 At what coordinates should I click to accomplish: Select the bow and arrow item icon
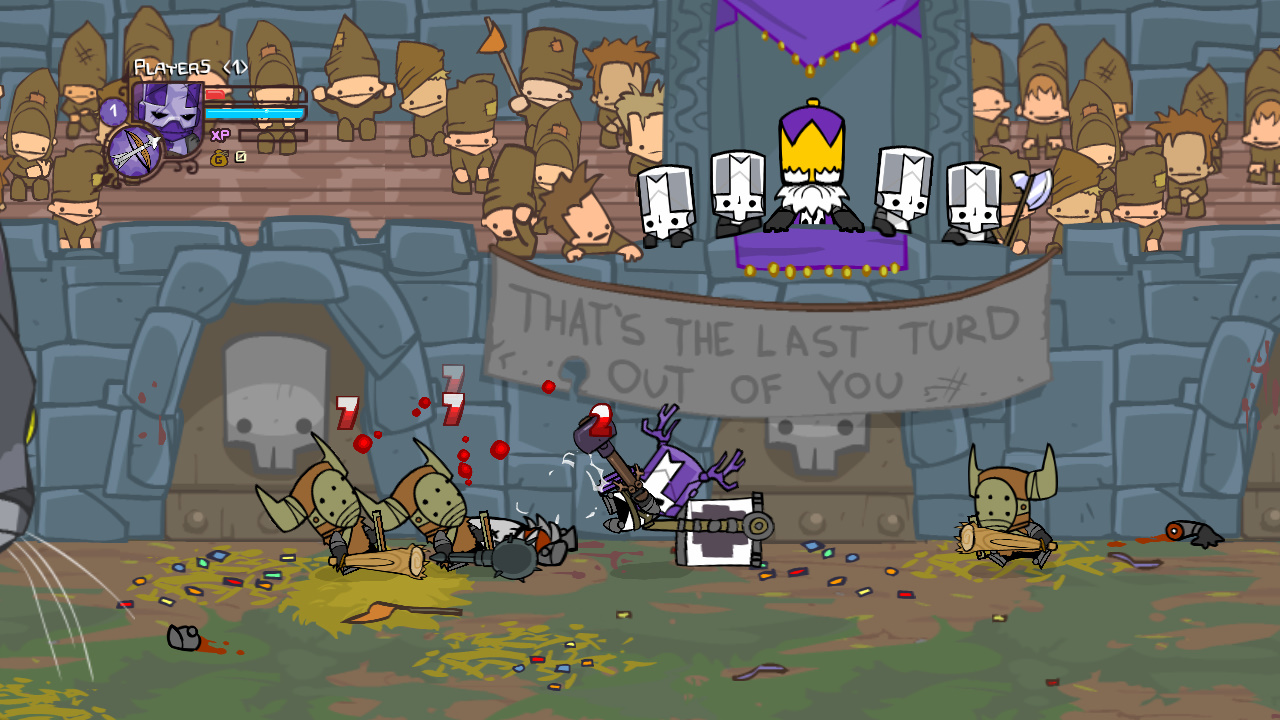click(135, 151)
